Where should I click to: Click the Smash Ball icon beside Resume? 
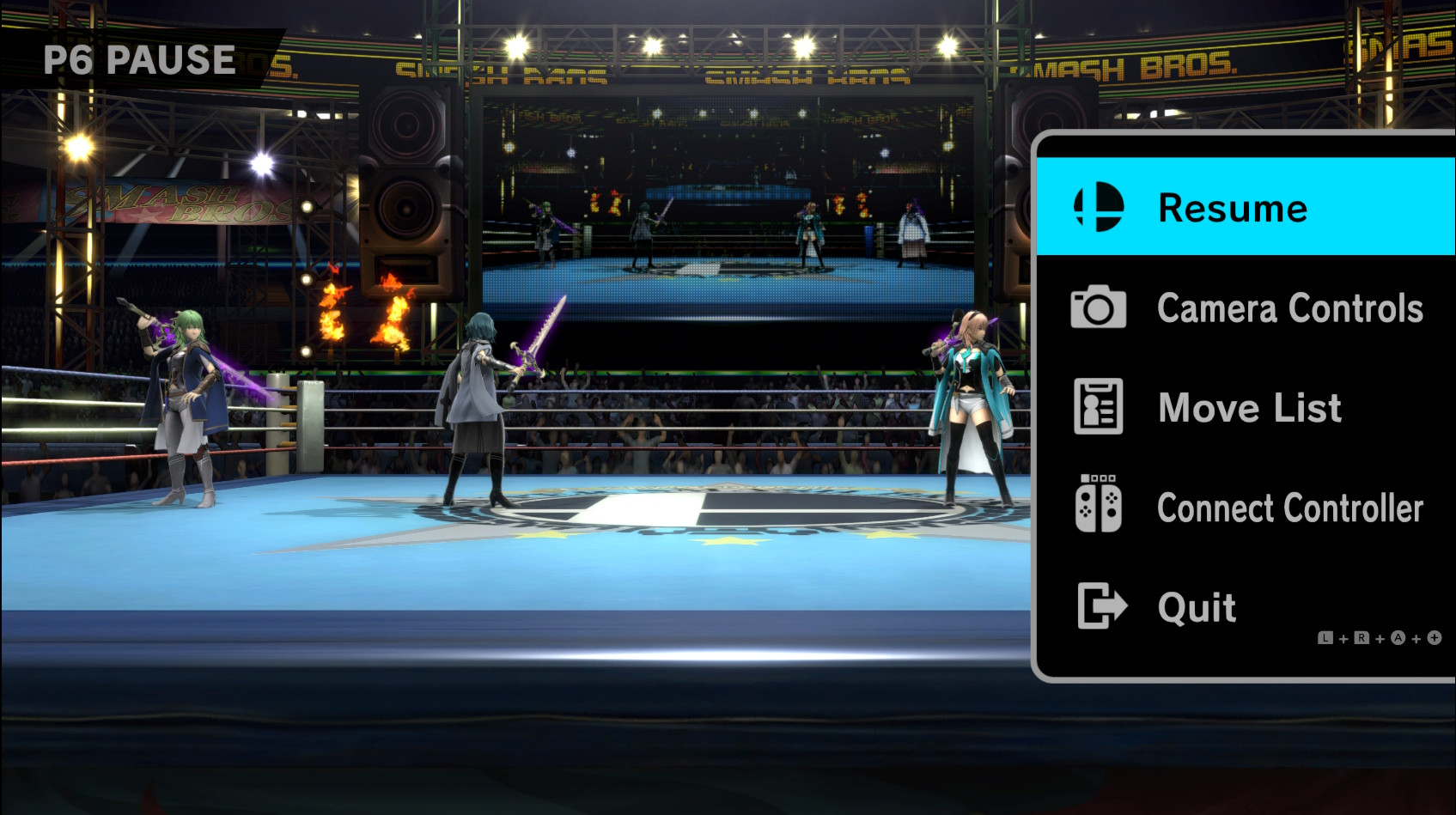1095,208
